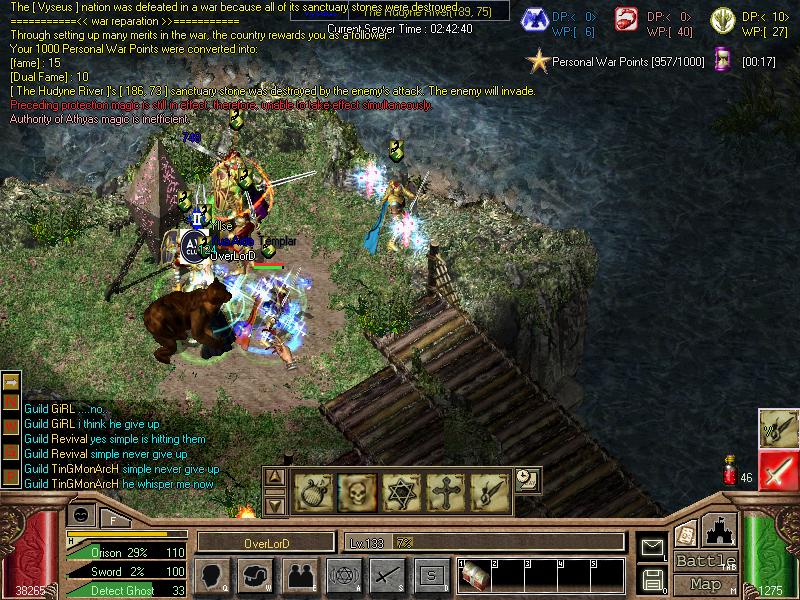This screenshot has width=800, height=600.
Task: Click the smiley face emotion button
Action: [83, 515]
